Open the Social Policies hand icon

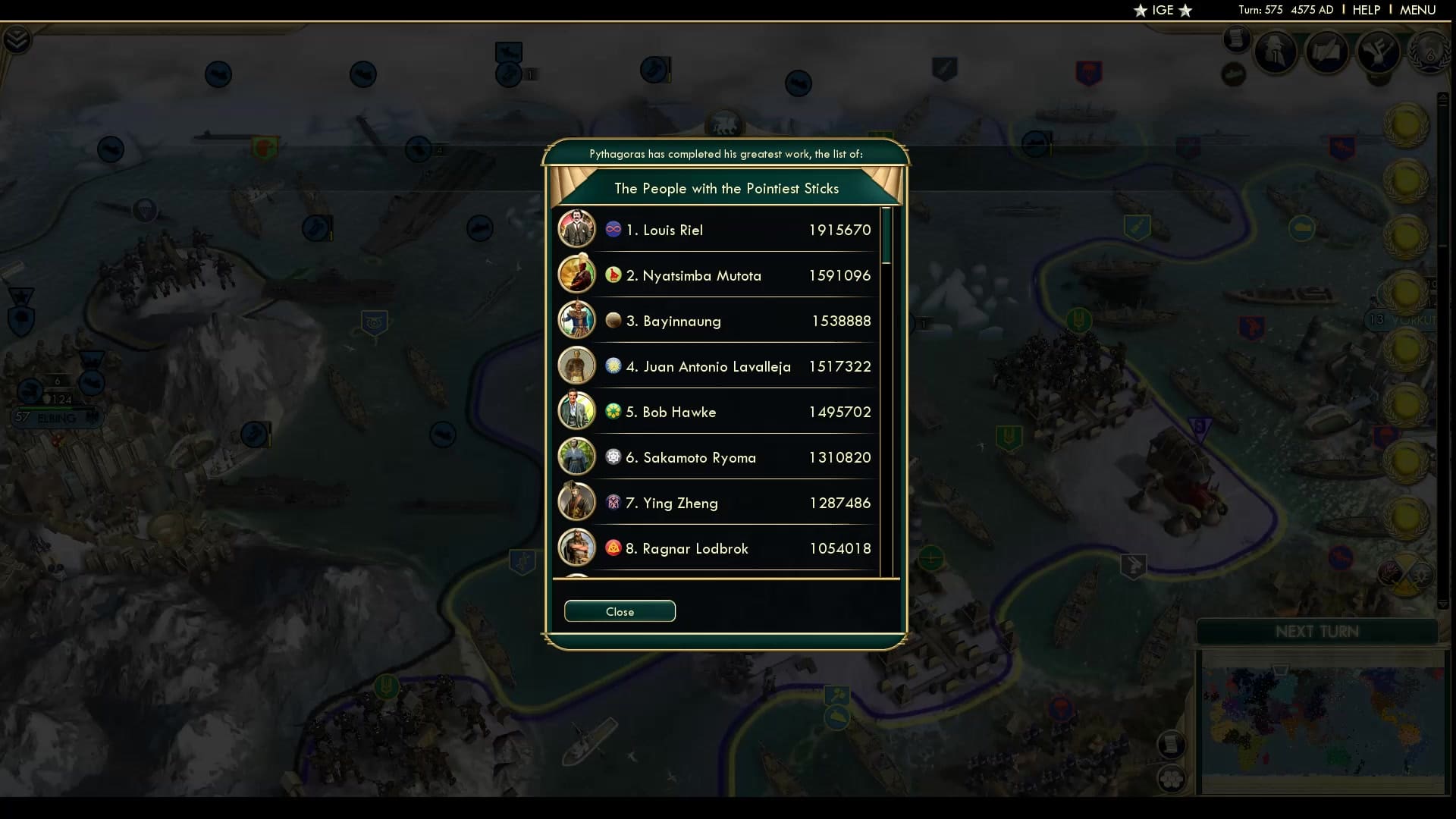point(1379,53)
